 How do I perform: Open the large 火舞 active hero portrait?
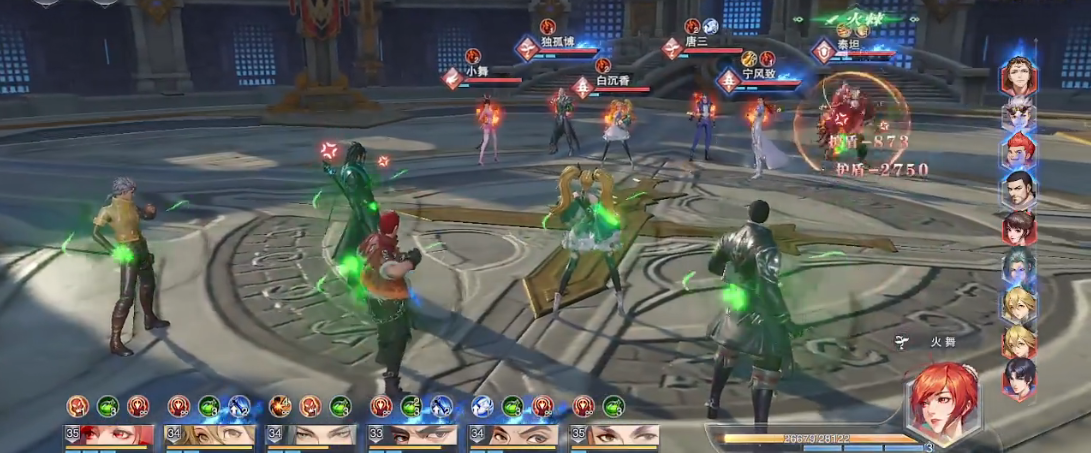942,401
